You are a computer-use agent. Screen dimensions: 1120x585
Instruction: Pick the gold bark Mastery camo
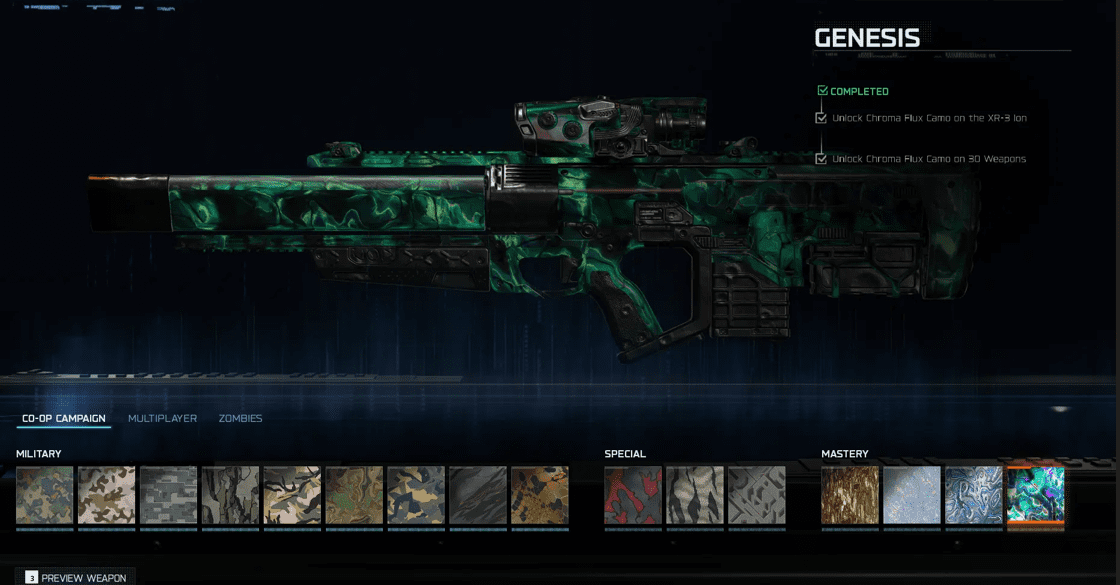point(850,495)
